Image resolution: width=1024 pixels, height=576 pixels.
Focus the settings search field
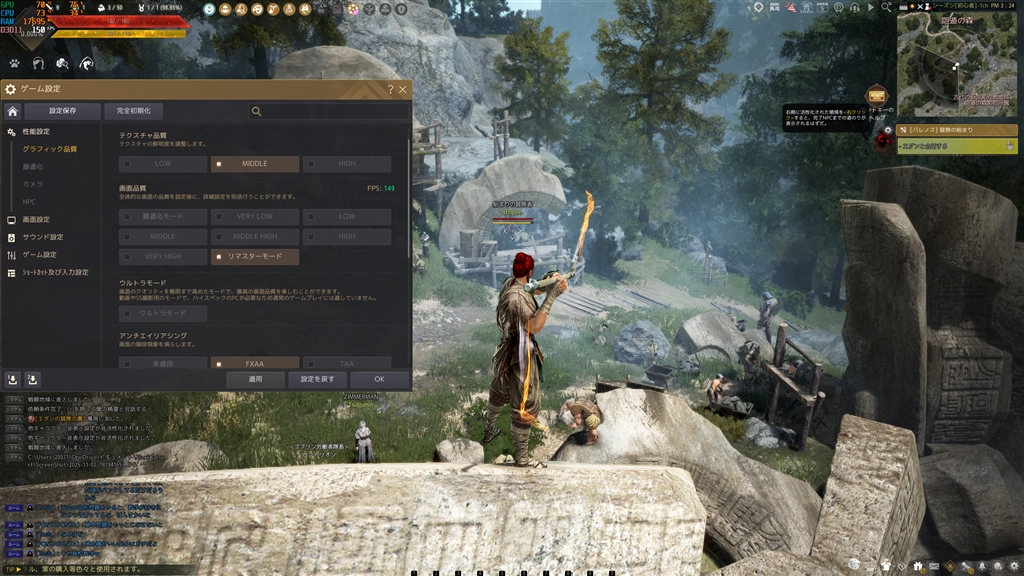(x=330, y=112)
